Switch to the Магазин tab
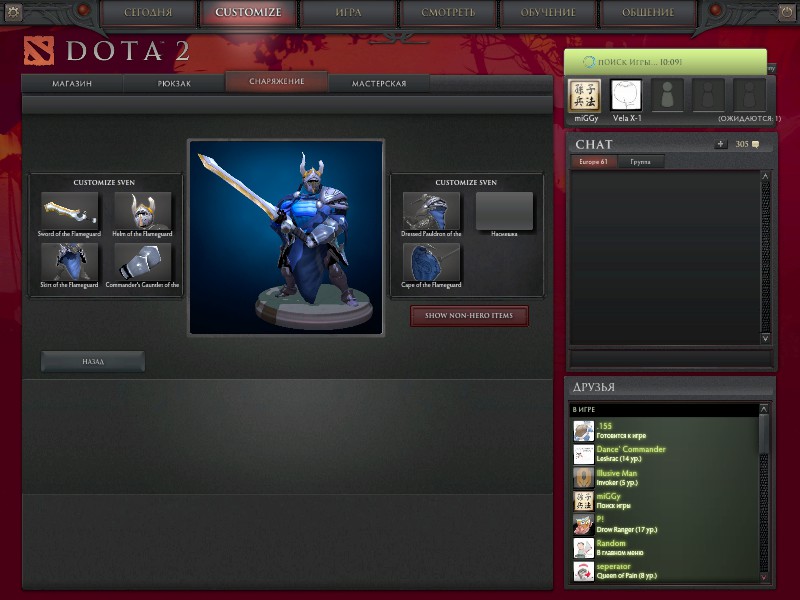The width and height of the screenshot is (800, 600). click(72, 84)
